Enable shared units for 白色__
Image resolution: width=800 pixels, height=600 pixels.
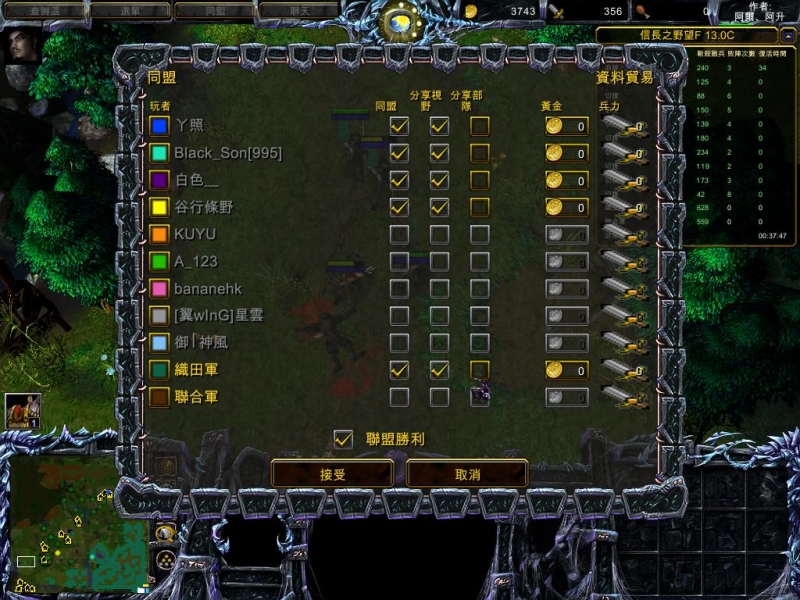point(480,180)
